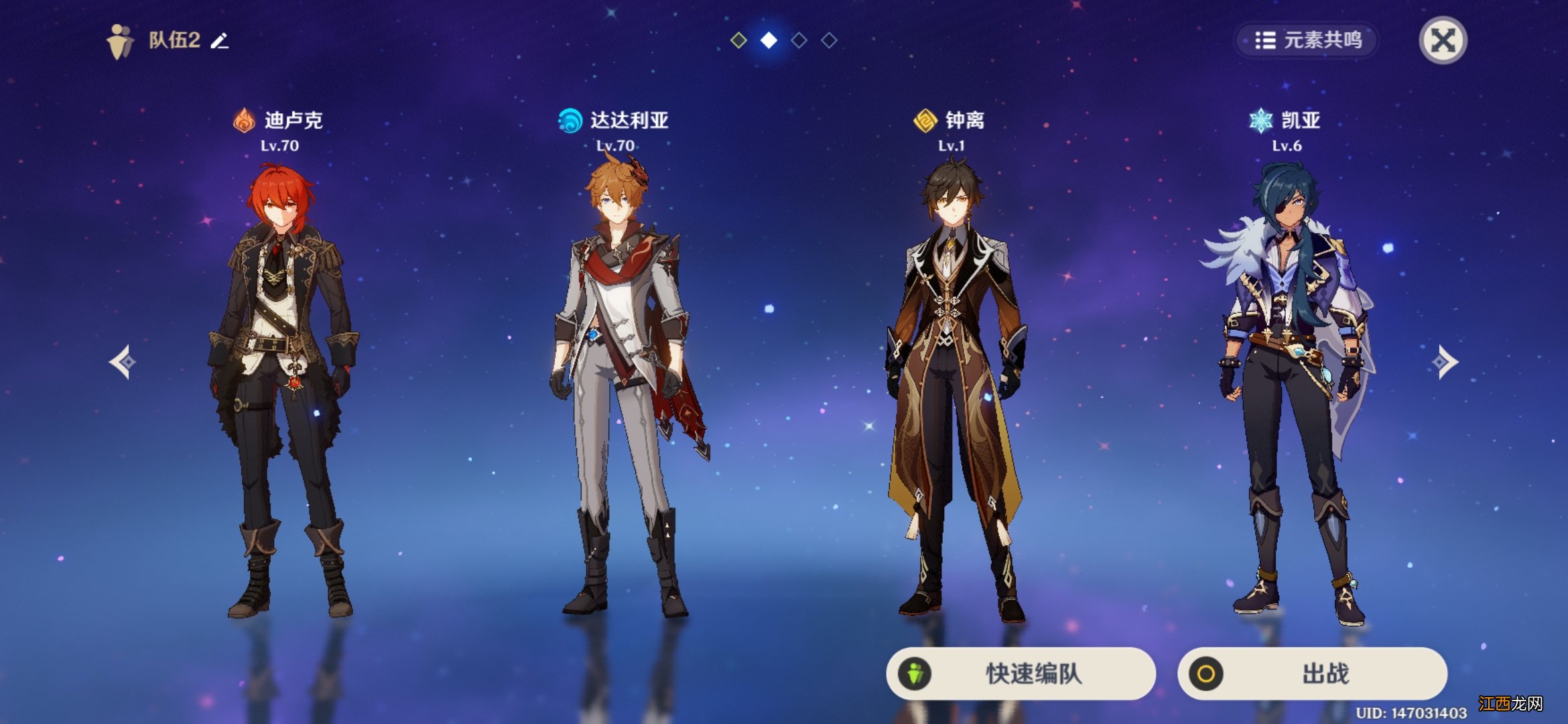The image size is (1568, 724).
Task: Select the filled diamond page indicator
Action: point(768,42)
